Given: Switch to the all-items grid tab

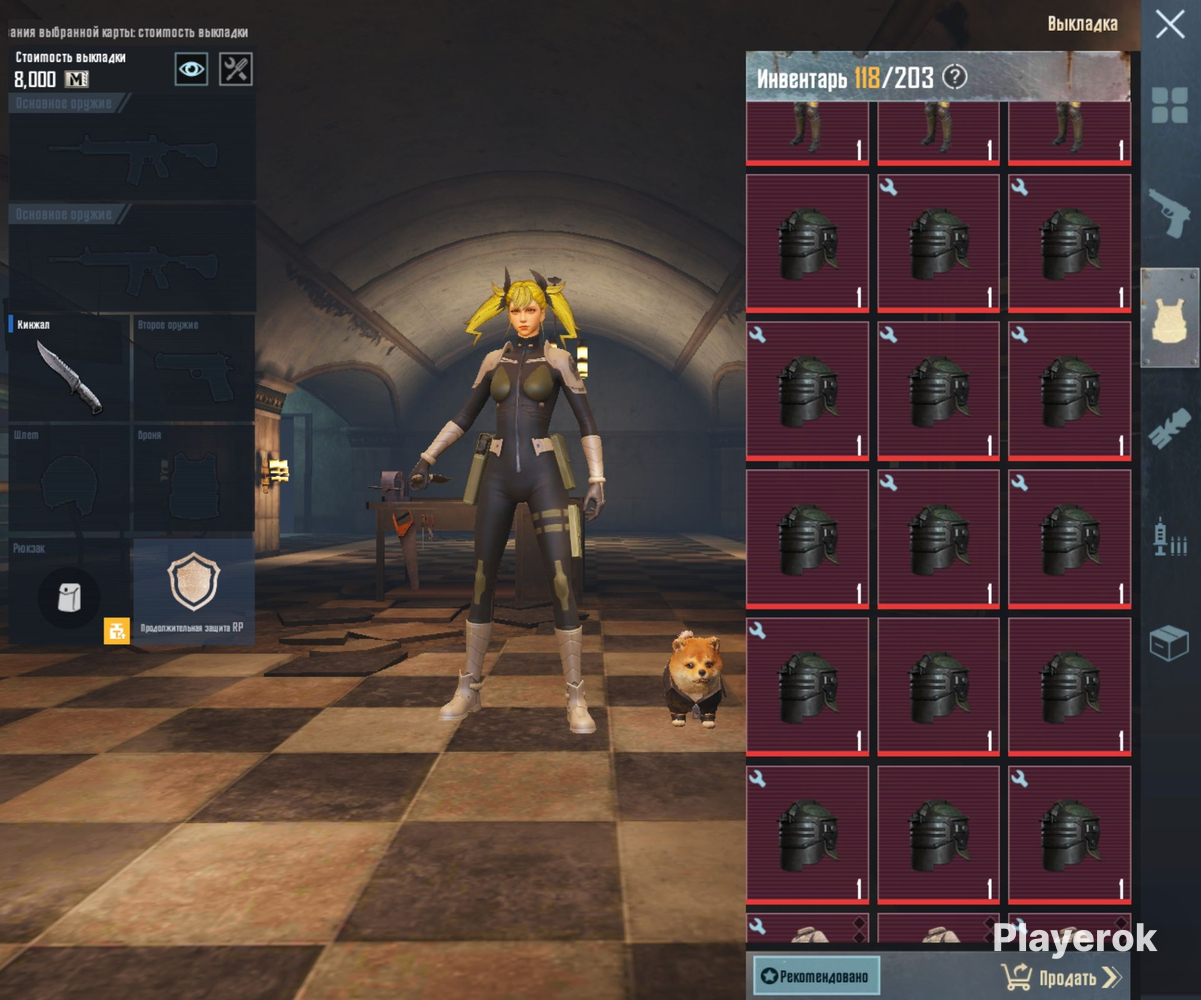Looking at the screenshot, I should [1169, 105].
